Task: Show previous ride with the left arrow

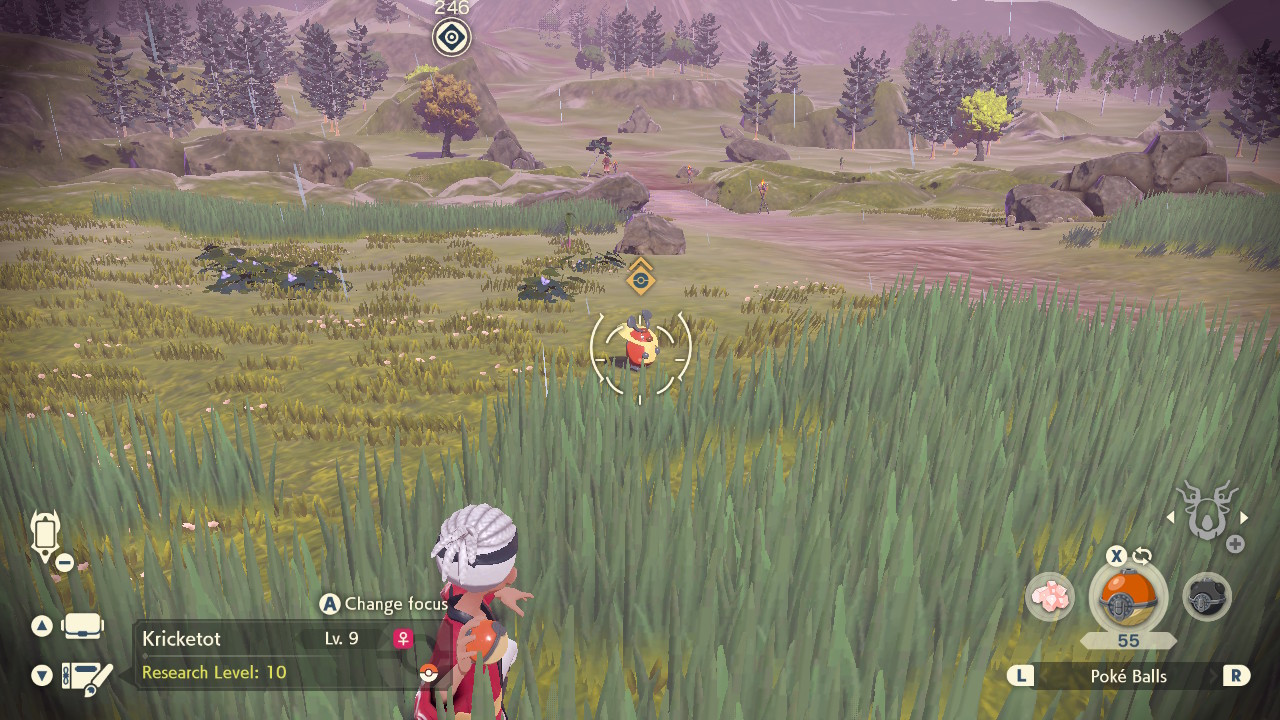Action: (x=1169, y=517)
